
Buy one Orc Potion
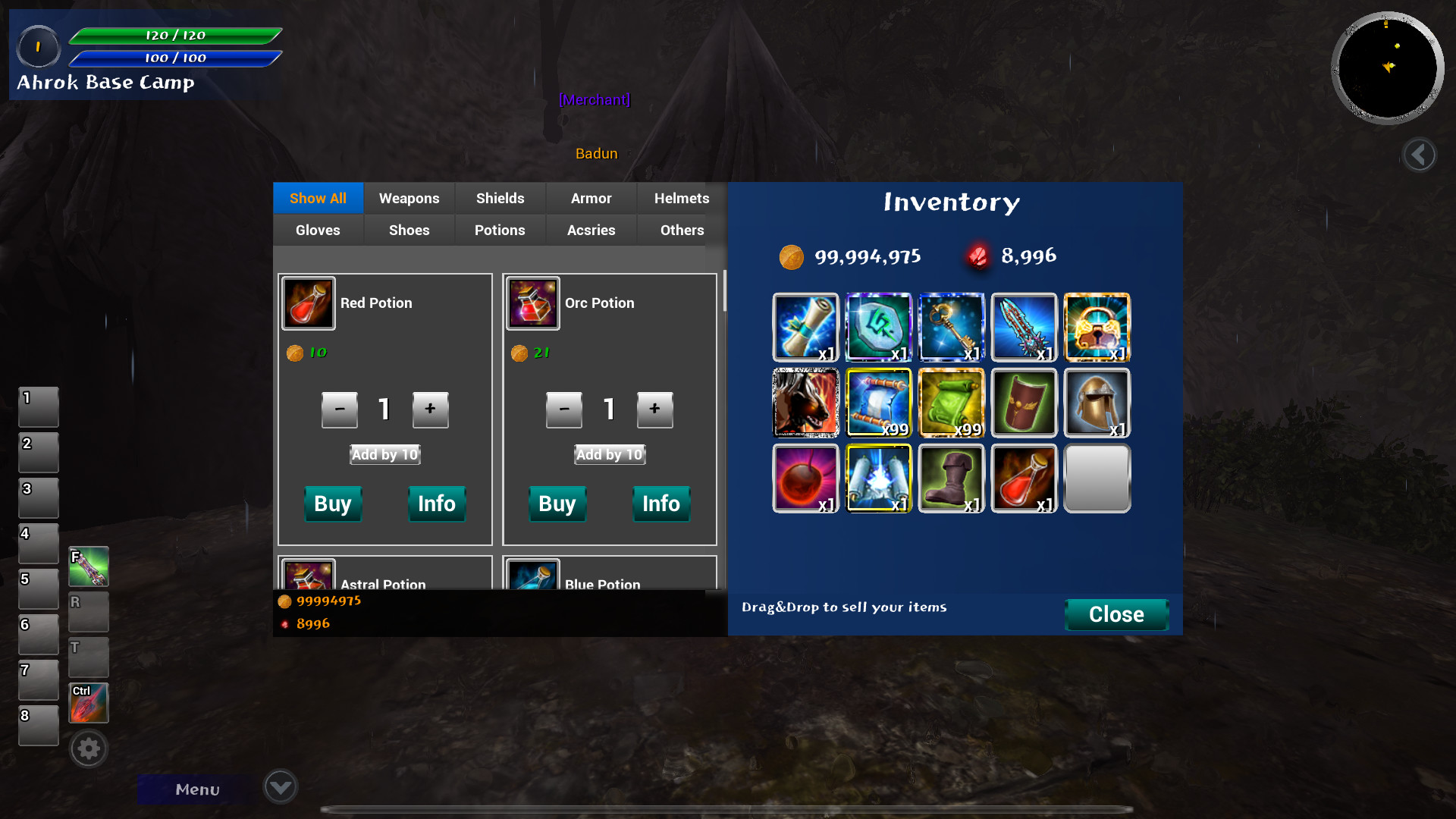(x=557, y=504)
